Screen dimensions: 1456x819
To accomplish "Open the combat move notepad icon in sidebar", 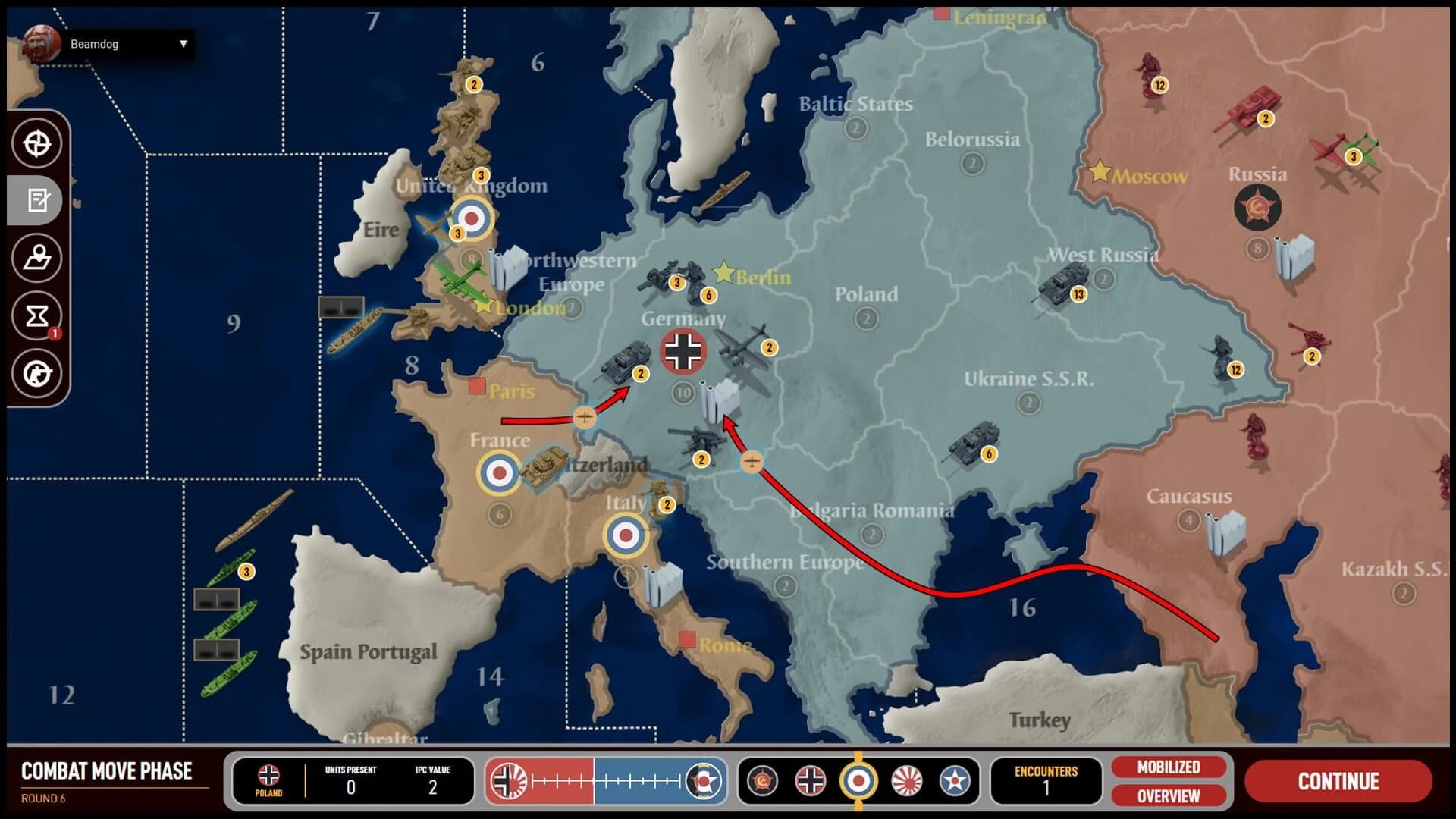I will 37,200.
